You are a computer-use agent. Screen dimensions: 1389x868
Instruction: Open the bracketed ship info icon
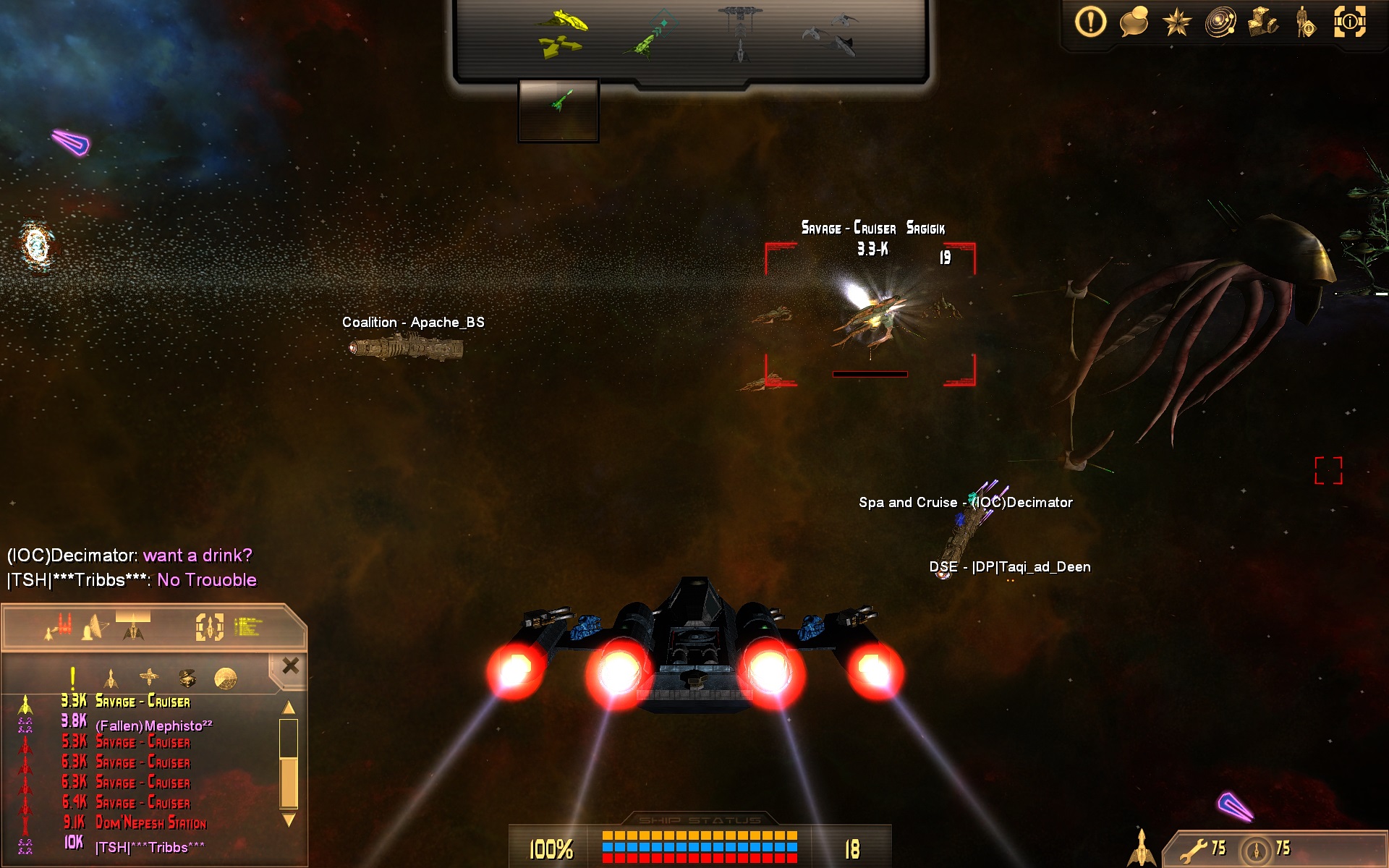(x=1349, y=22)
